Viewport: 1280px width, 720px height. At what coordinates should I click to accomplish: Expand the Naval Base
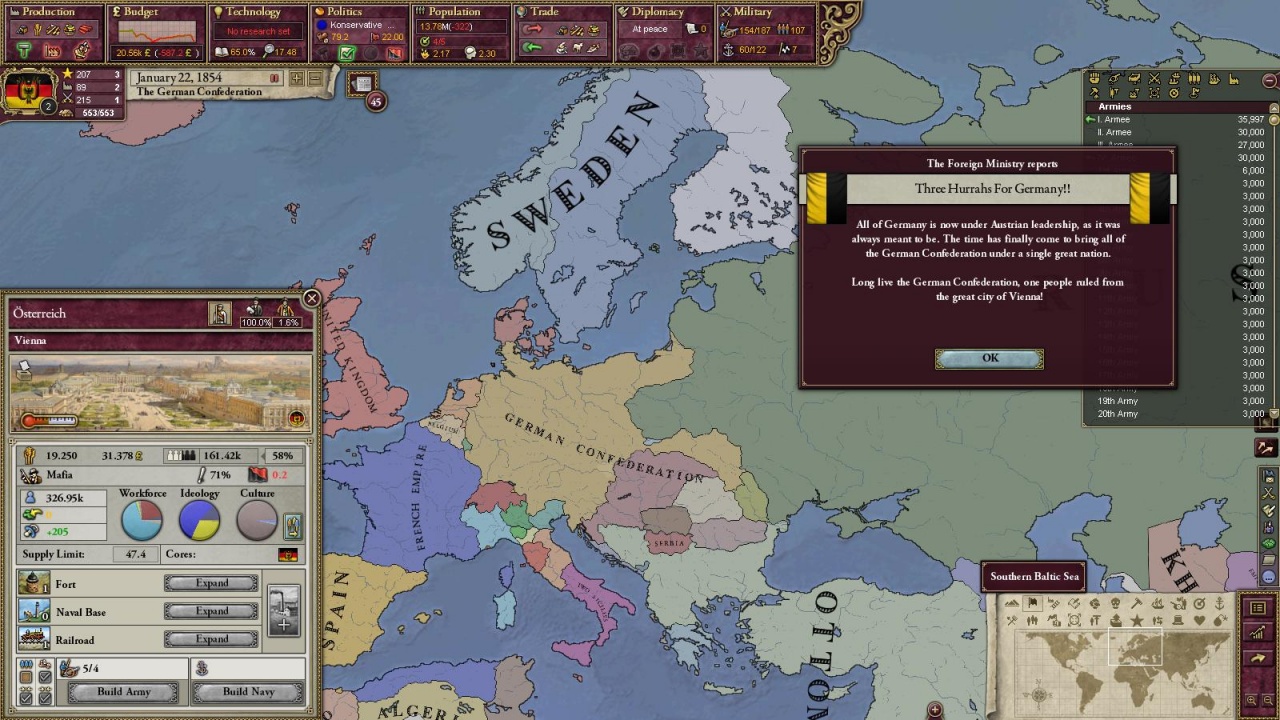pos(211,611)
